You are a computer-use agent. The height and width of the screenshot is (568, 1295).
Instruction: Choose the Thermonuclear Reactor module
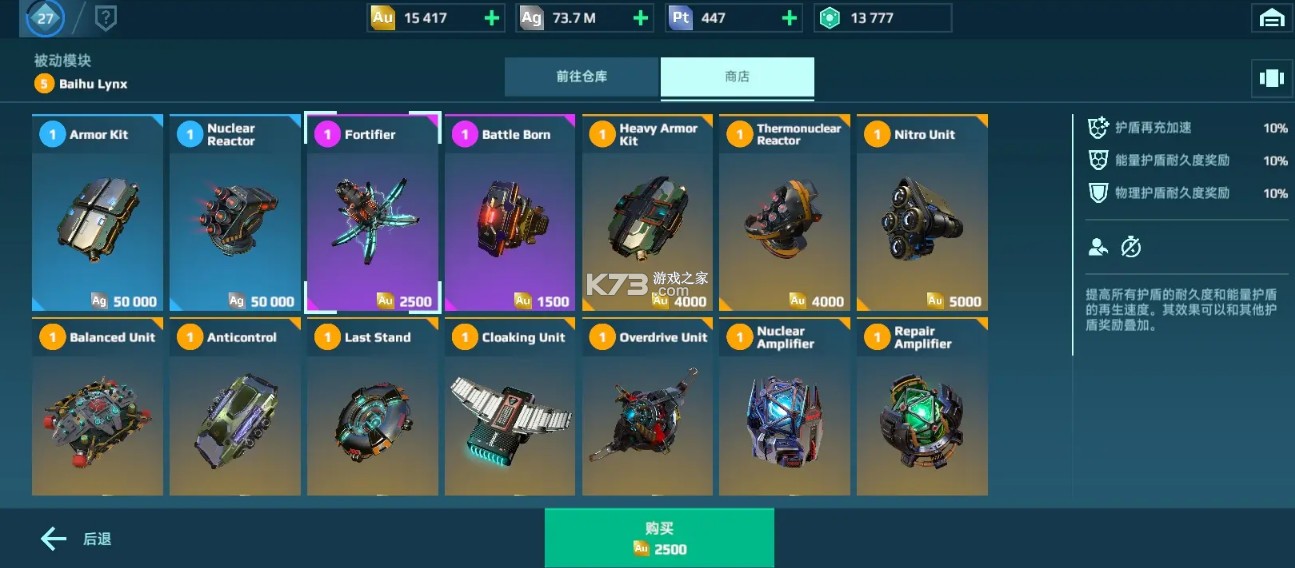[784, 213]
